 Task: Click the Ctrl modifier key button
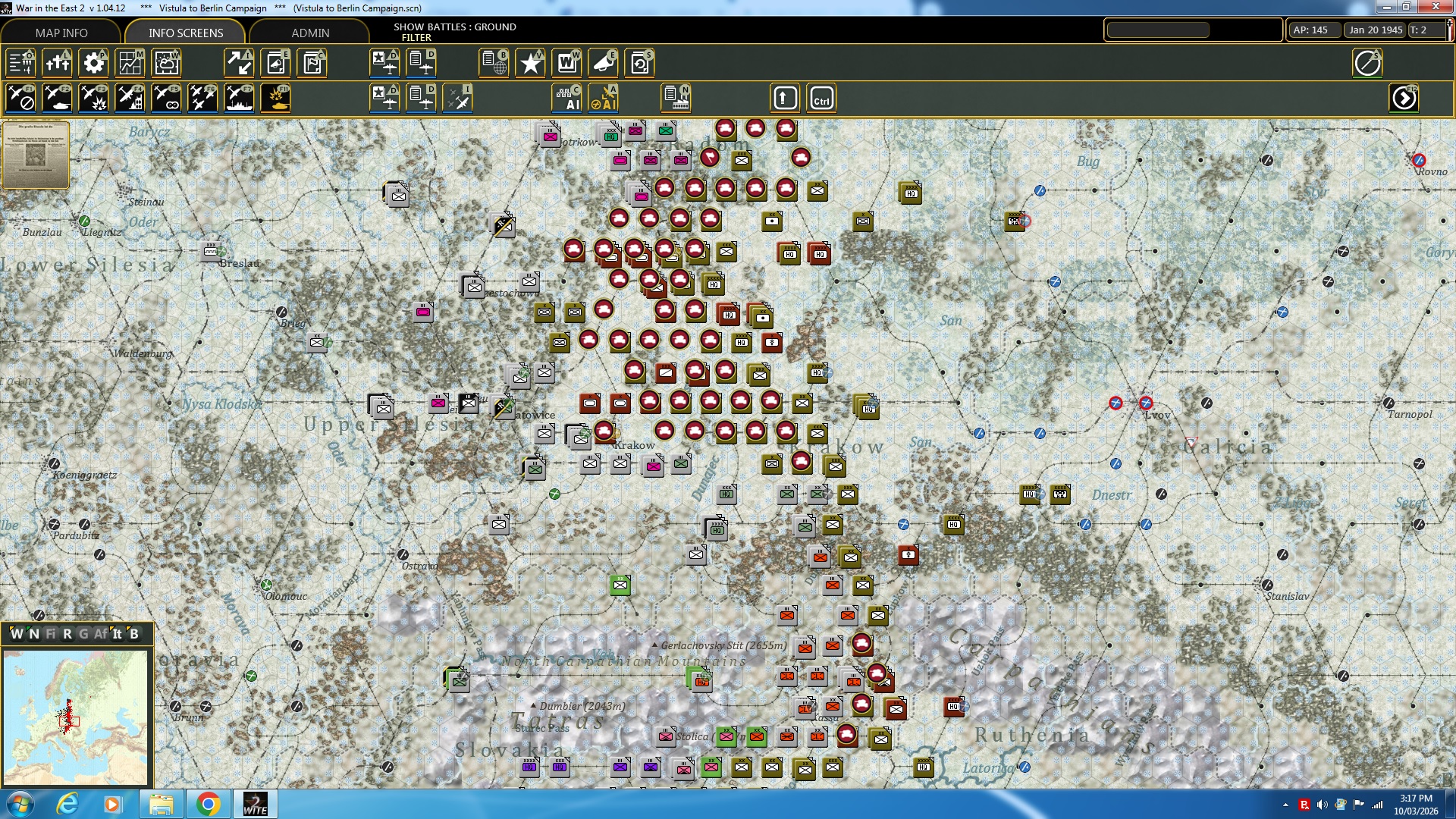pyautogui.click(x=821, y=98)
